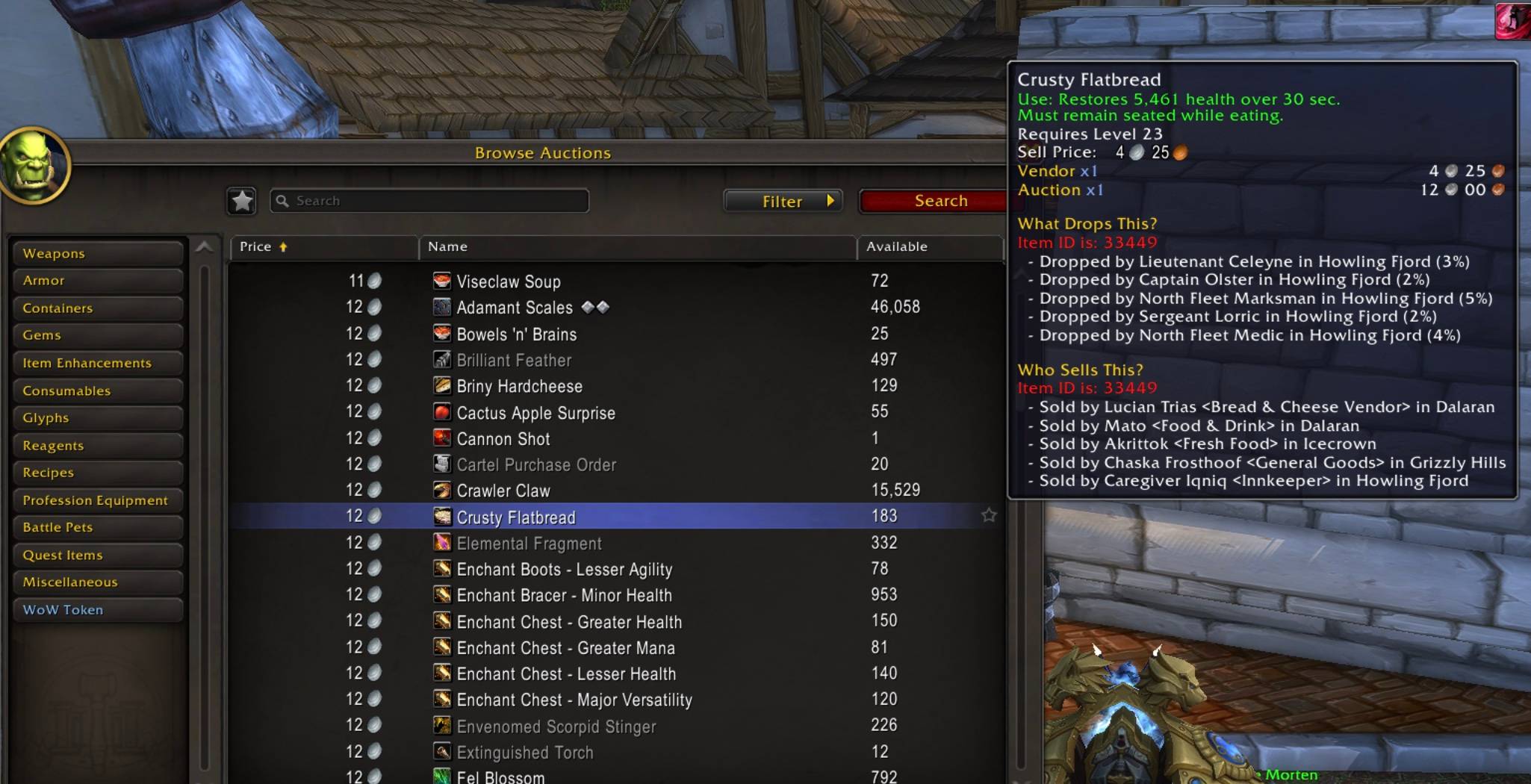This screenshot has height=784, width=1531.
Task: Toggle the Price column sort order
Action: tap(258, 246)
